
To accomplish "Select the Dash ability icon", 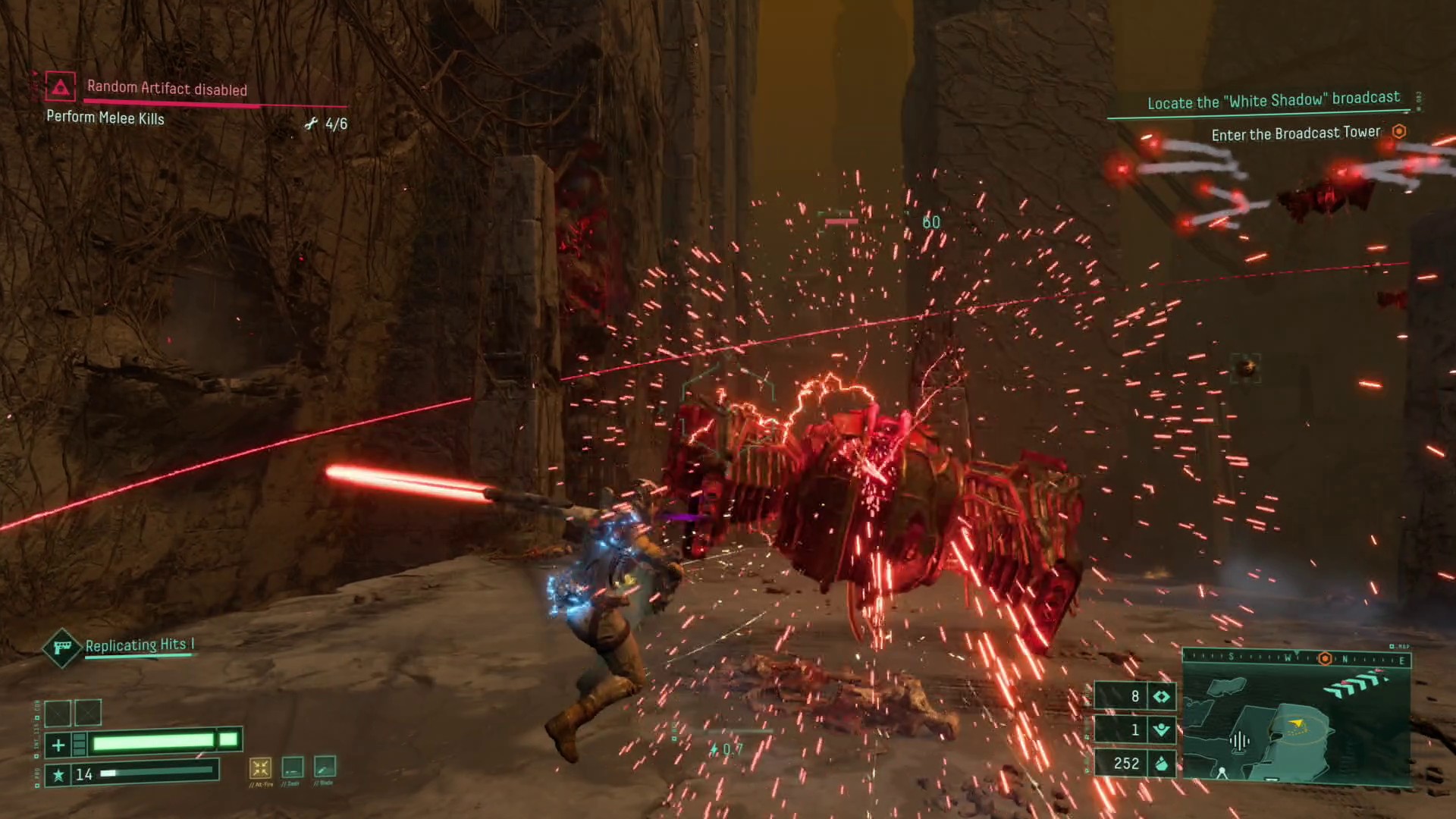I will pos(293,767).
